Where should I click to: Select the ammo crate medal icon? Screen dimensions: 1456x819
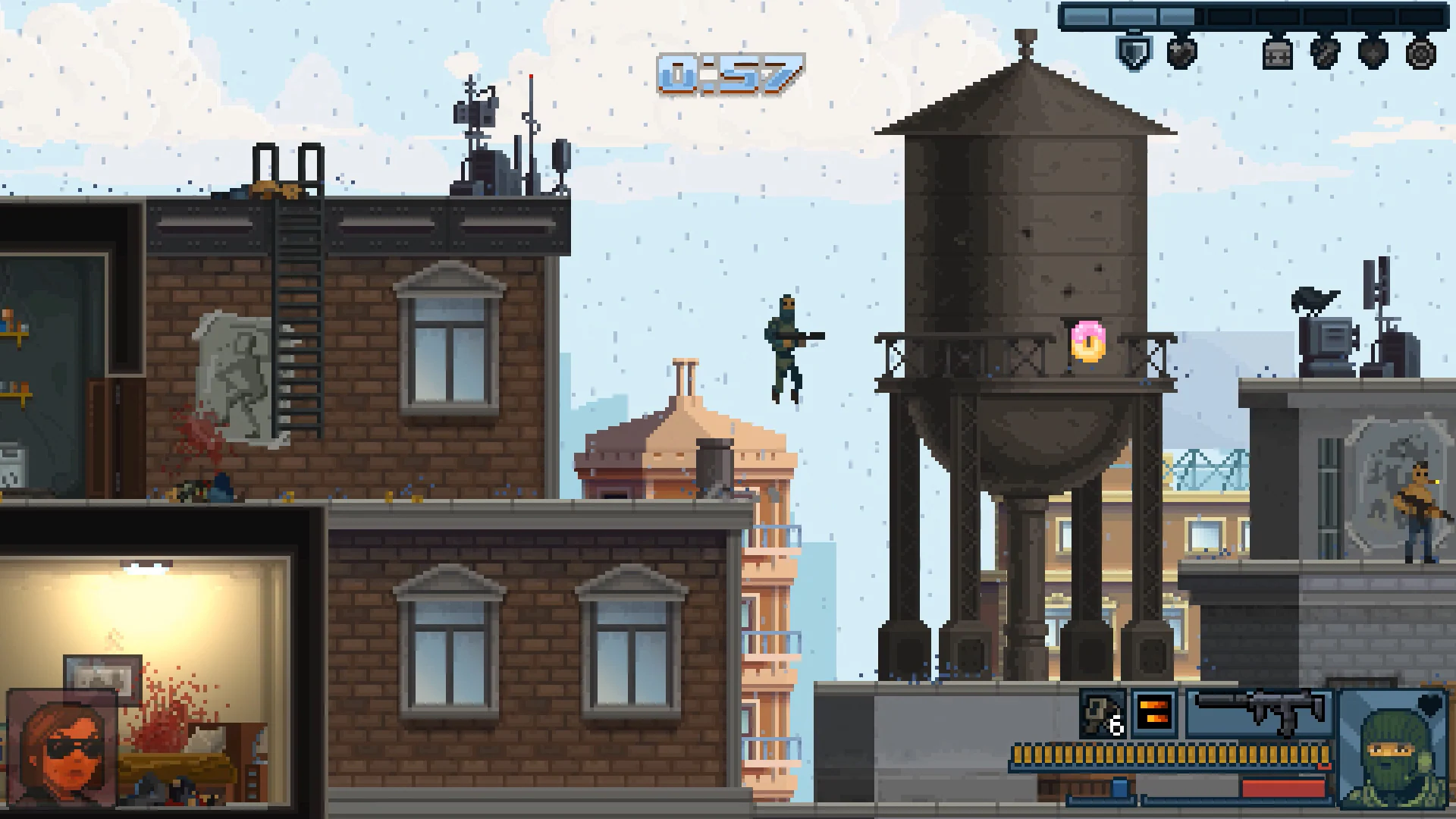click(x=1278, y=55)
